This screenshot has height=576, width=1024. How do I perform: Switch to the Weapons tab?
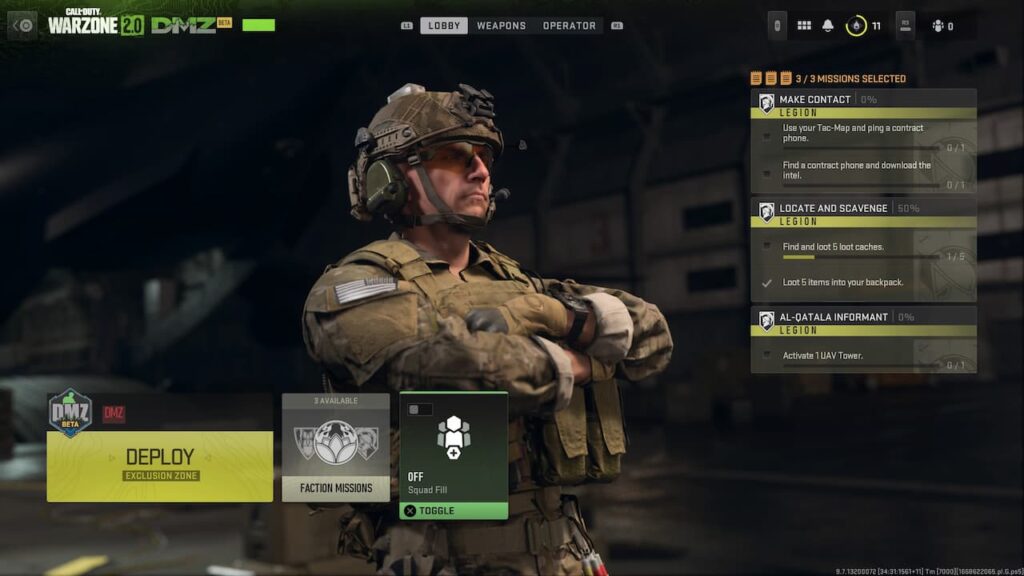[501, 26]
